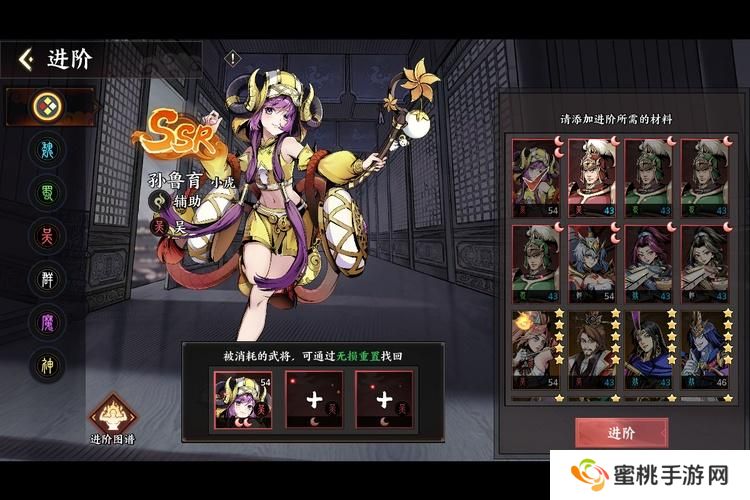Image resolution: width=750 pixels, height=500 pixels.
Task: Go back using the arrow beside 进阶
Action: coord(26,59)
